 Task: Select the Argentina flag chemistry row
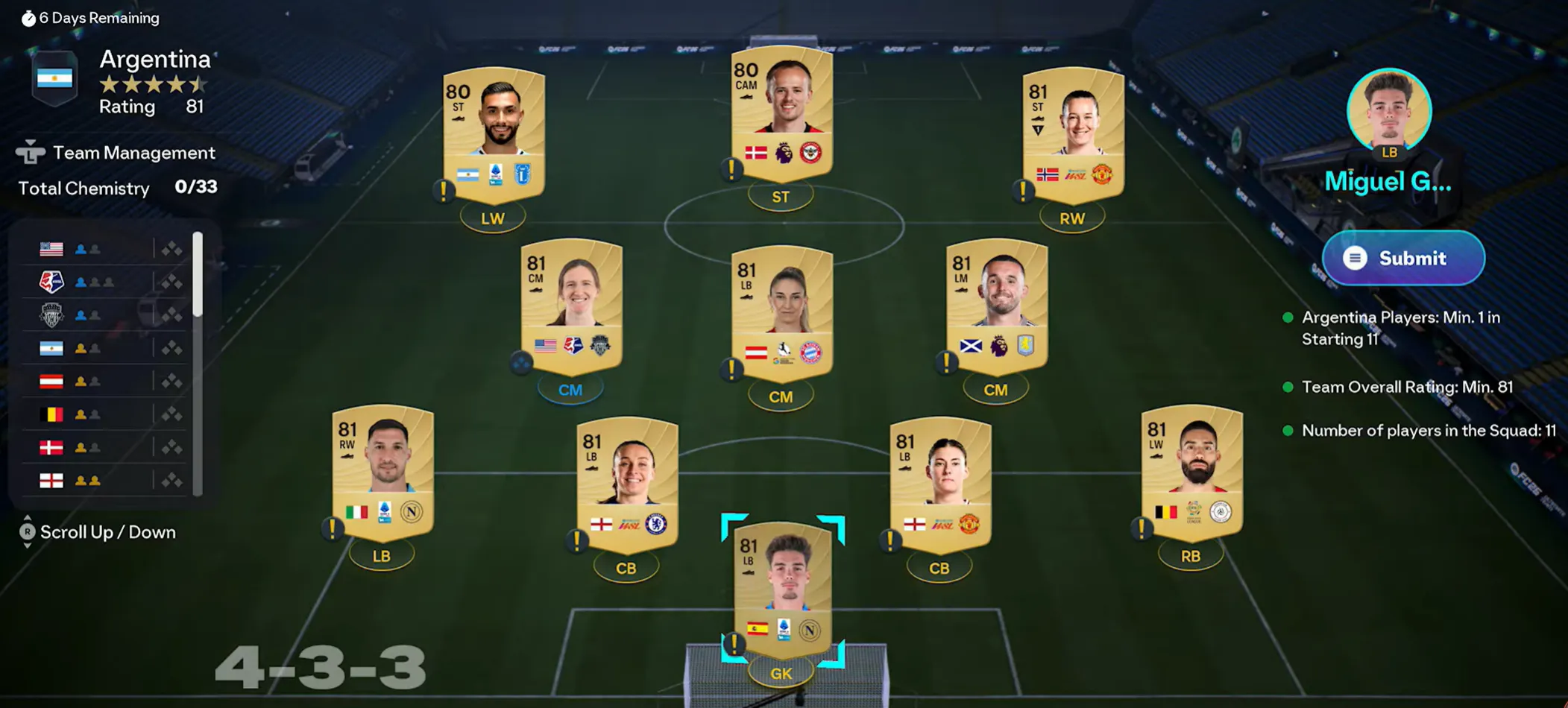pyautogui.click(x=104, y=348)
